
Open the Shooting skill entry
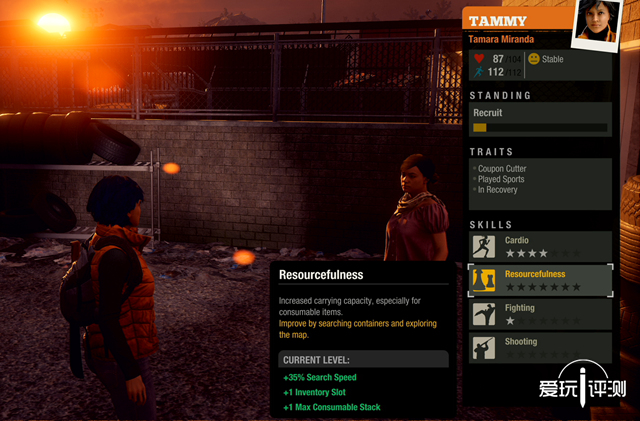pyautogui.click(x=540, y=347)
